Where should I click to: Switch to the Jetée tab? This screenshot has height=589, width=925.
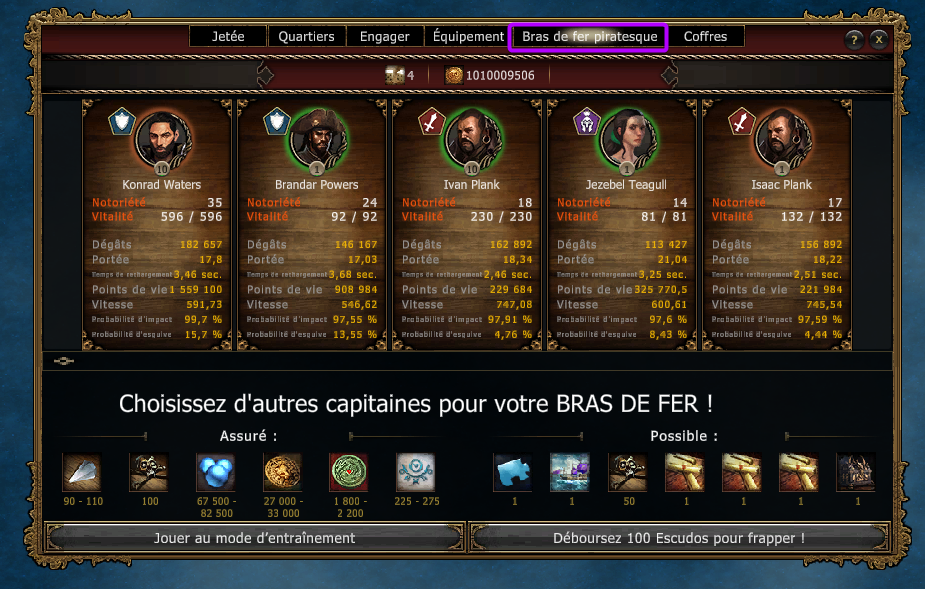pyautogui.click(x=228, y=37)
